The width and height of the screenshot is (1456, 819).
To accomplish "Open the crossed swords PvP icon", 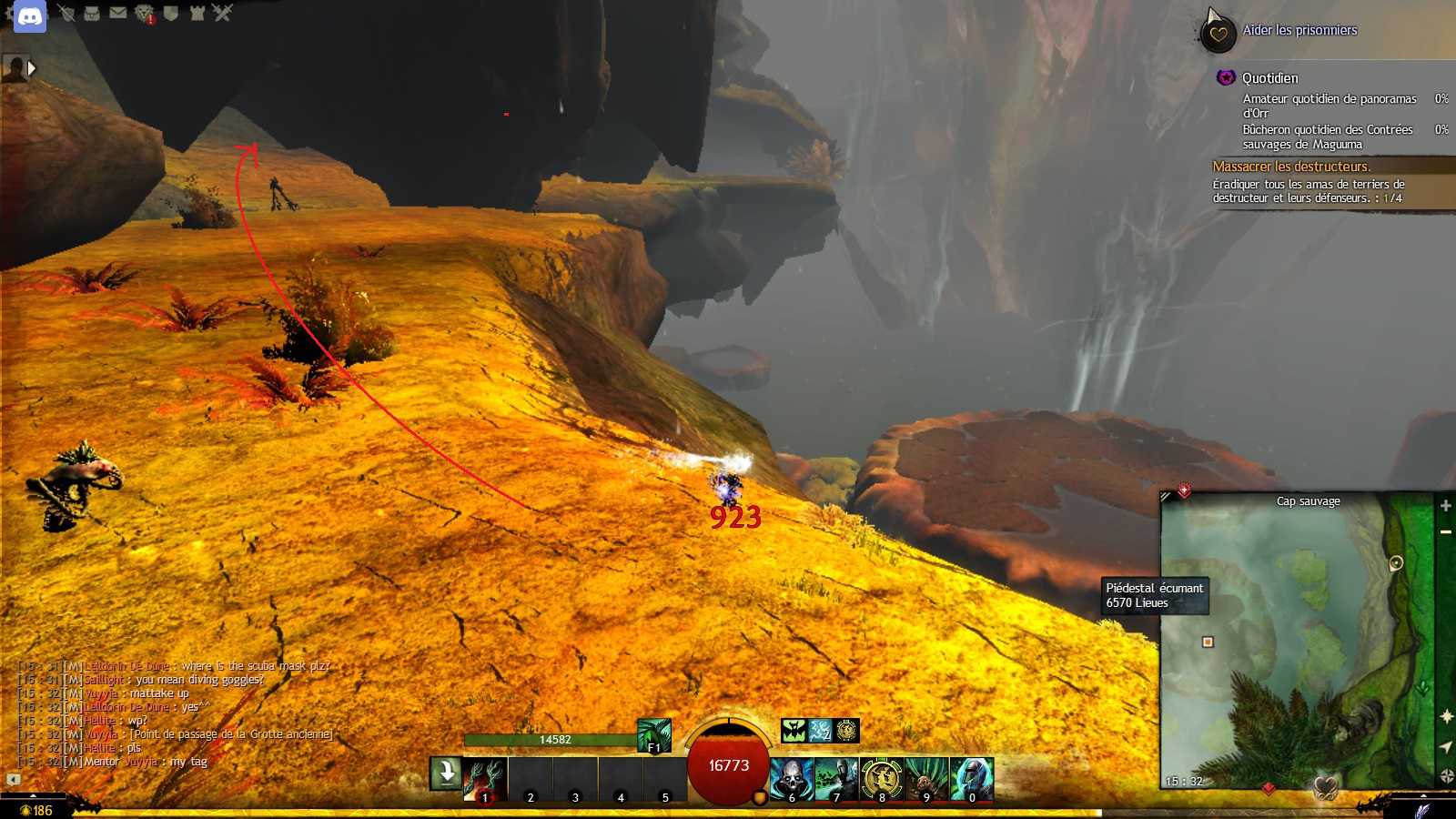I will (223, 13).
